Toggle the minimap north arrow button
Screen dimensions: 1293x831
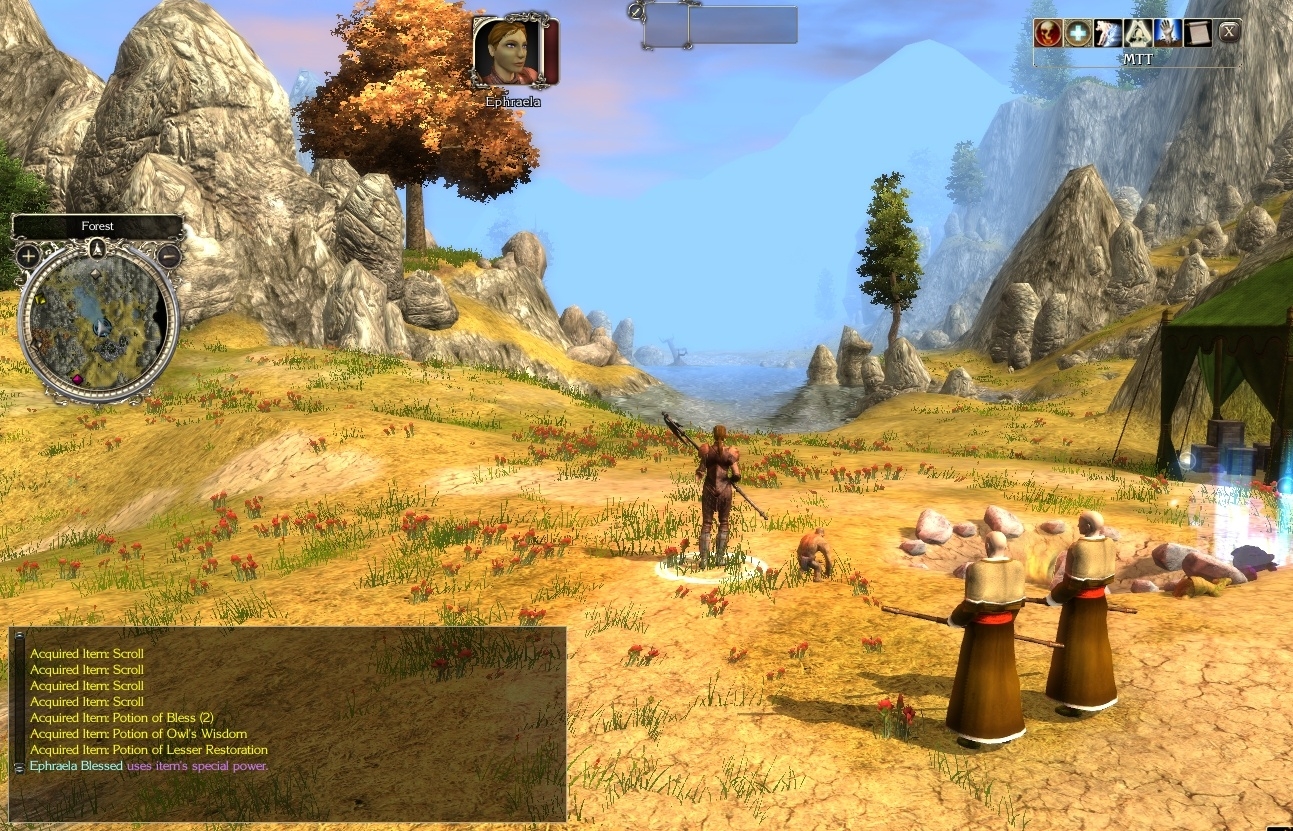[97, 248]
